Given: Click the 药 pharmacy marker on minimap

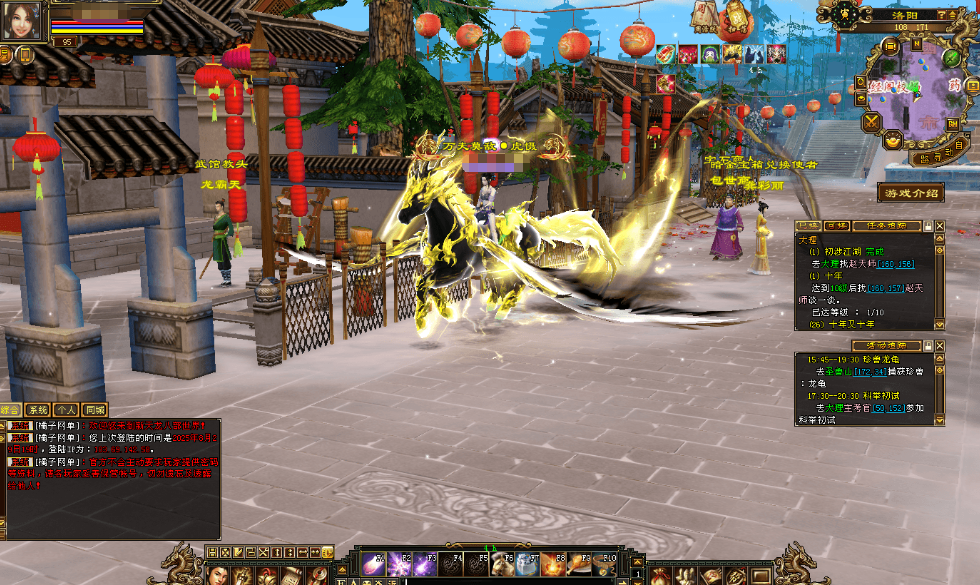Looking at the screenshot, I should point(955,86).
